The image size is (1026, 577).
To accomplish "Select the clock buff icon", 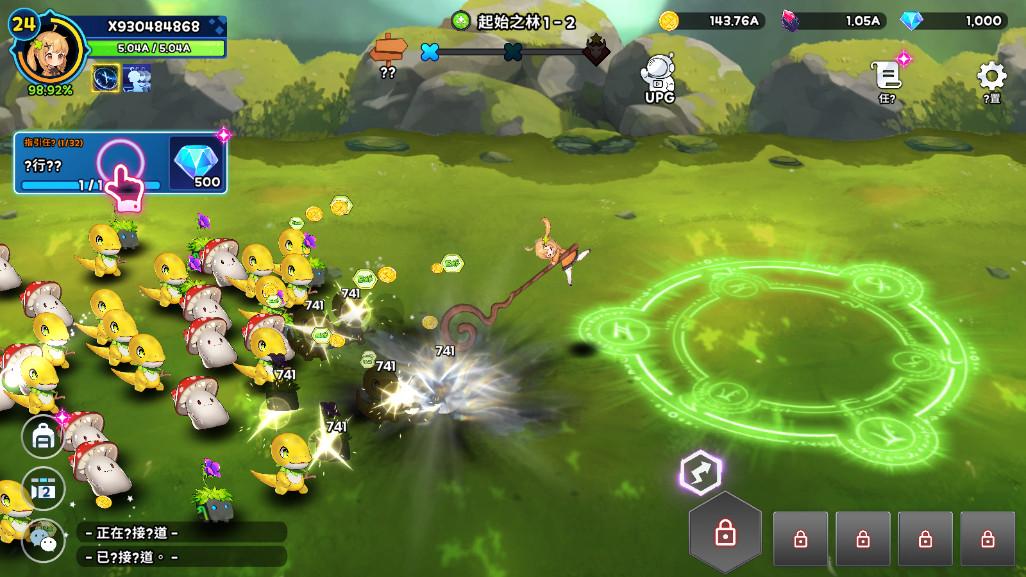I will 106,78.
